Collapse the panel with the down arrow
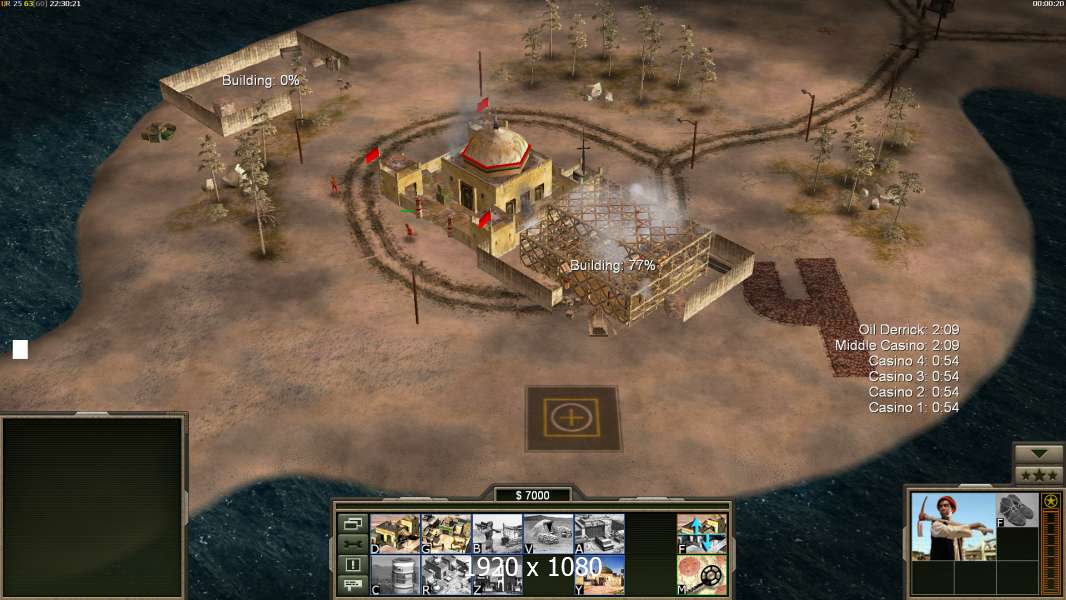 pos(1039,454)
